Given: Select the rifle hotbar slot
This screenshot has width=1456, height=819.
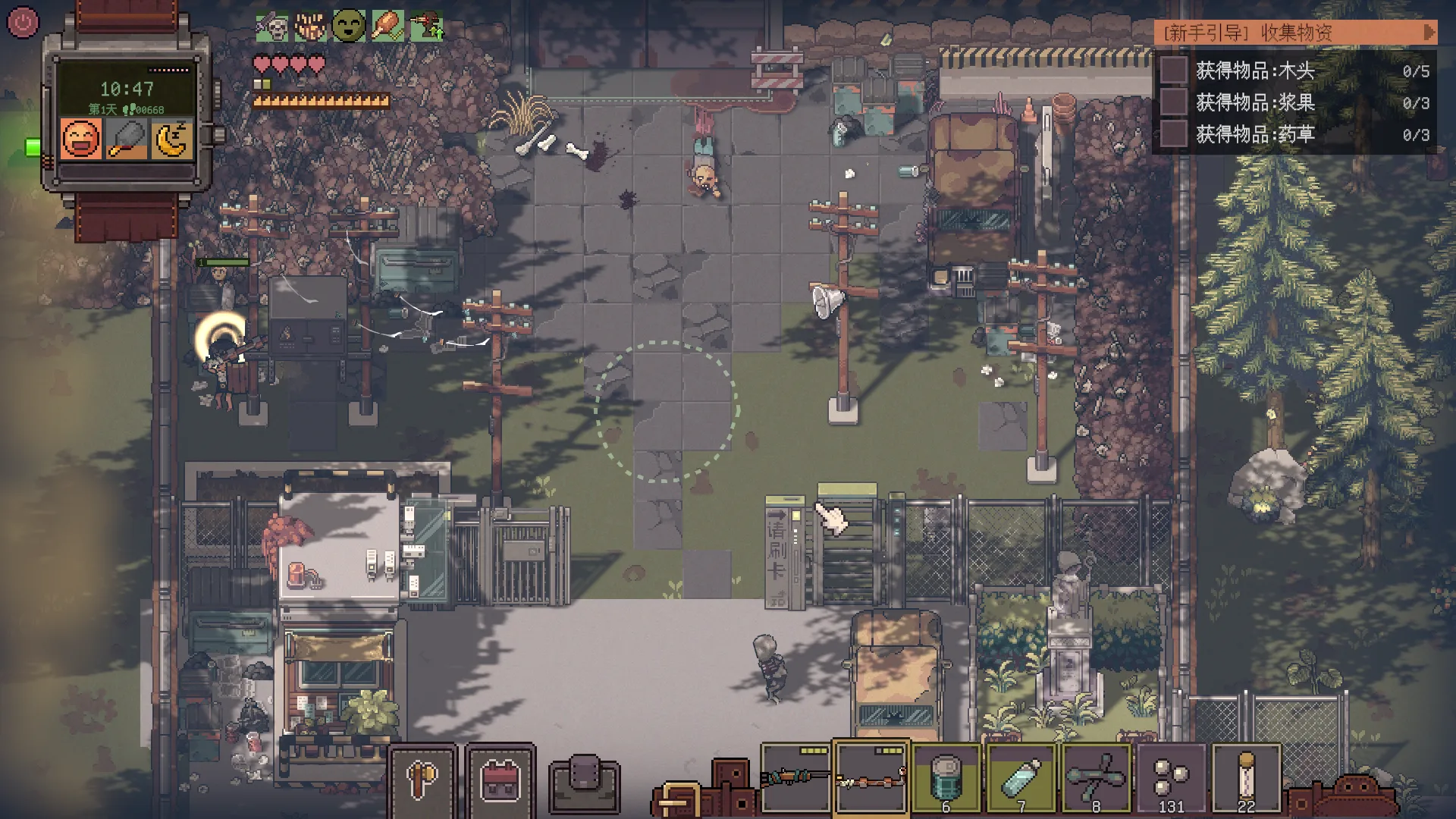Looking at the screenshot, I should [795, 778].
